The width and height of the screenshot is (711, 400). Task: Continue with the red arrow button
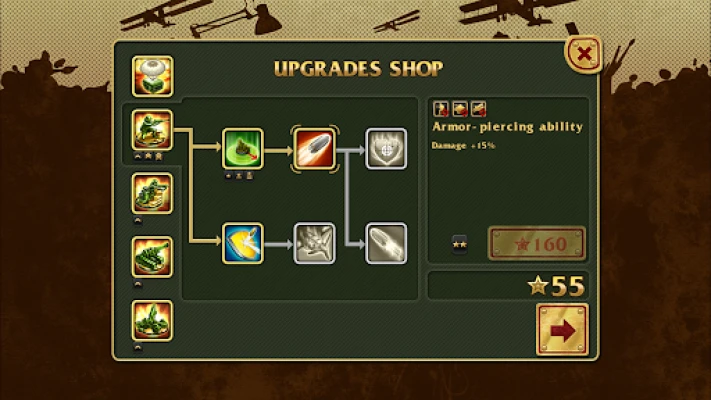[562, 328]
